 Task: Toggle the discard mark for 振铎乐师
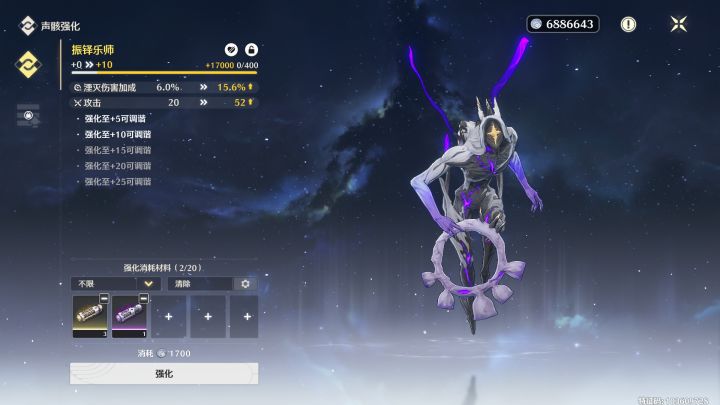tap(231, 49)
